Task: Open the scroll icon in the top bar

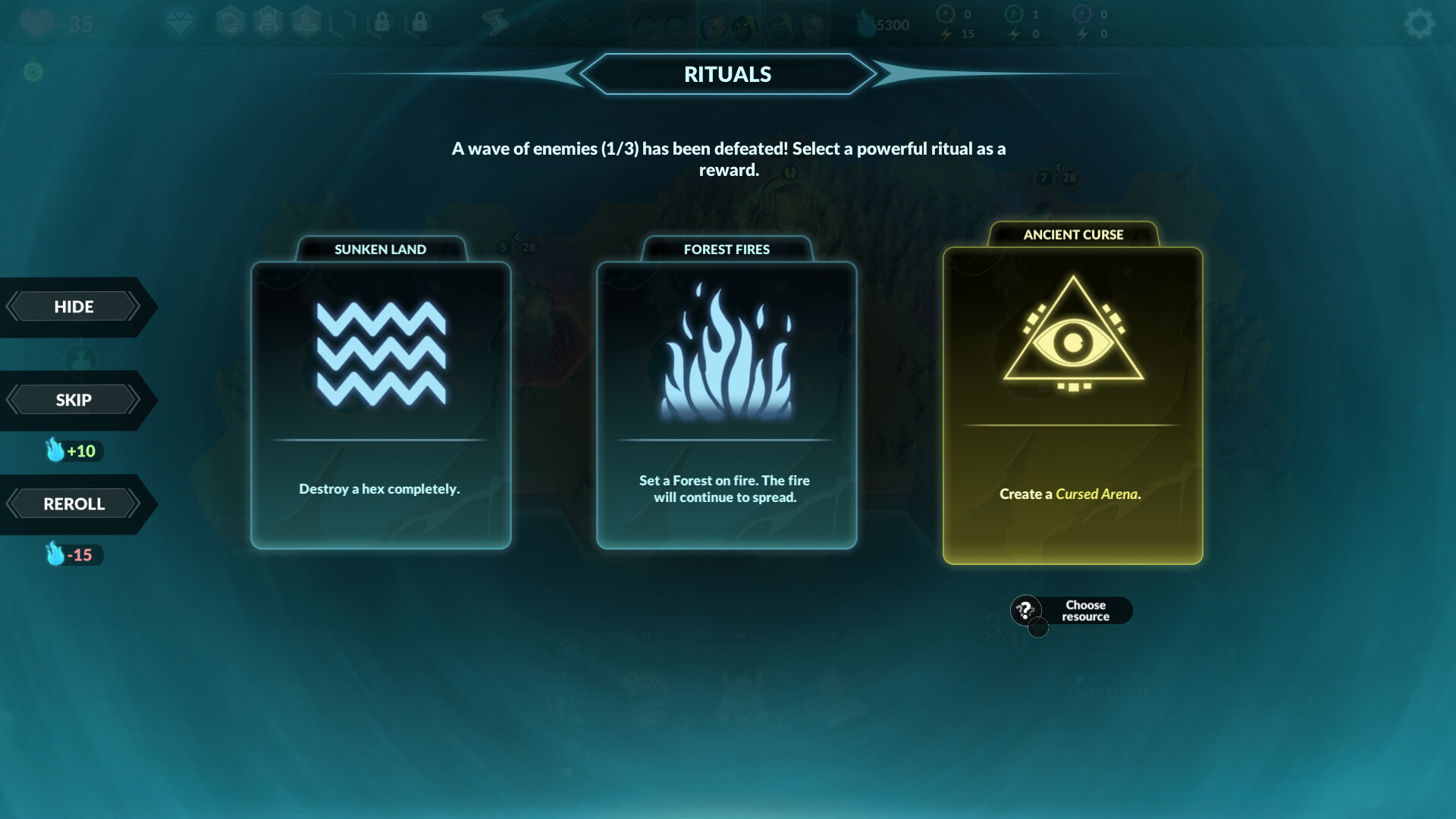Action: 497,23
